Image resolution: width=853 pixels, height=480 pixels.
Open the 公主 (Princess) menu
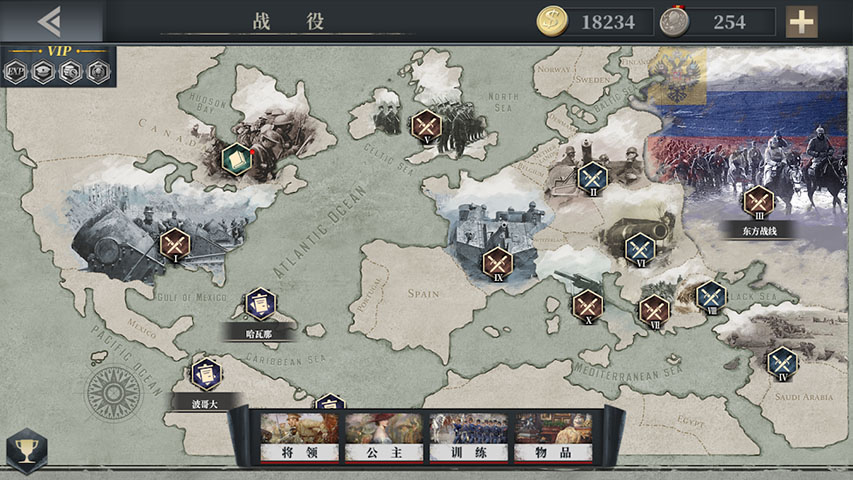383,438
